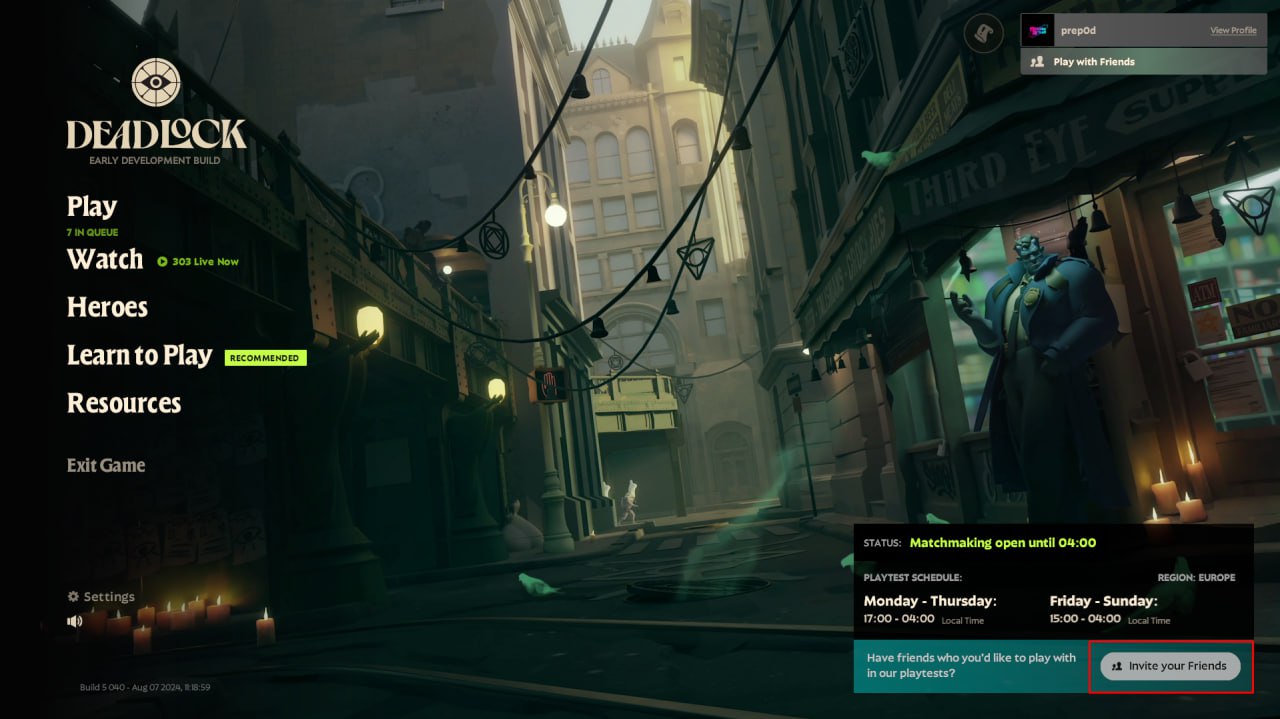The image size is (1280, 719).
Task: Open the Play menu
Action: [x=92, y=207]
